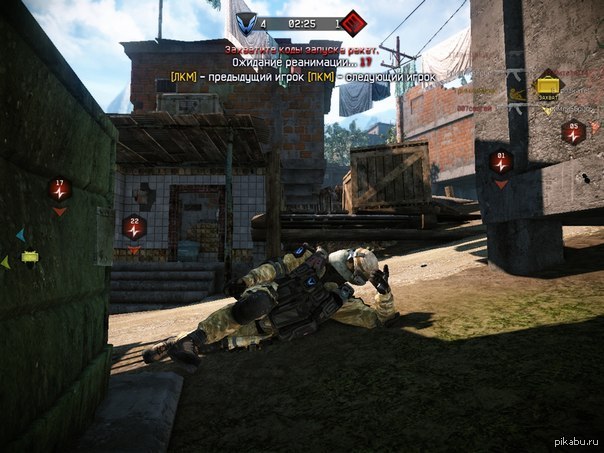
Task: Select the yellow briefcase capture objective marker
Action: [547, 85]
